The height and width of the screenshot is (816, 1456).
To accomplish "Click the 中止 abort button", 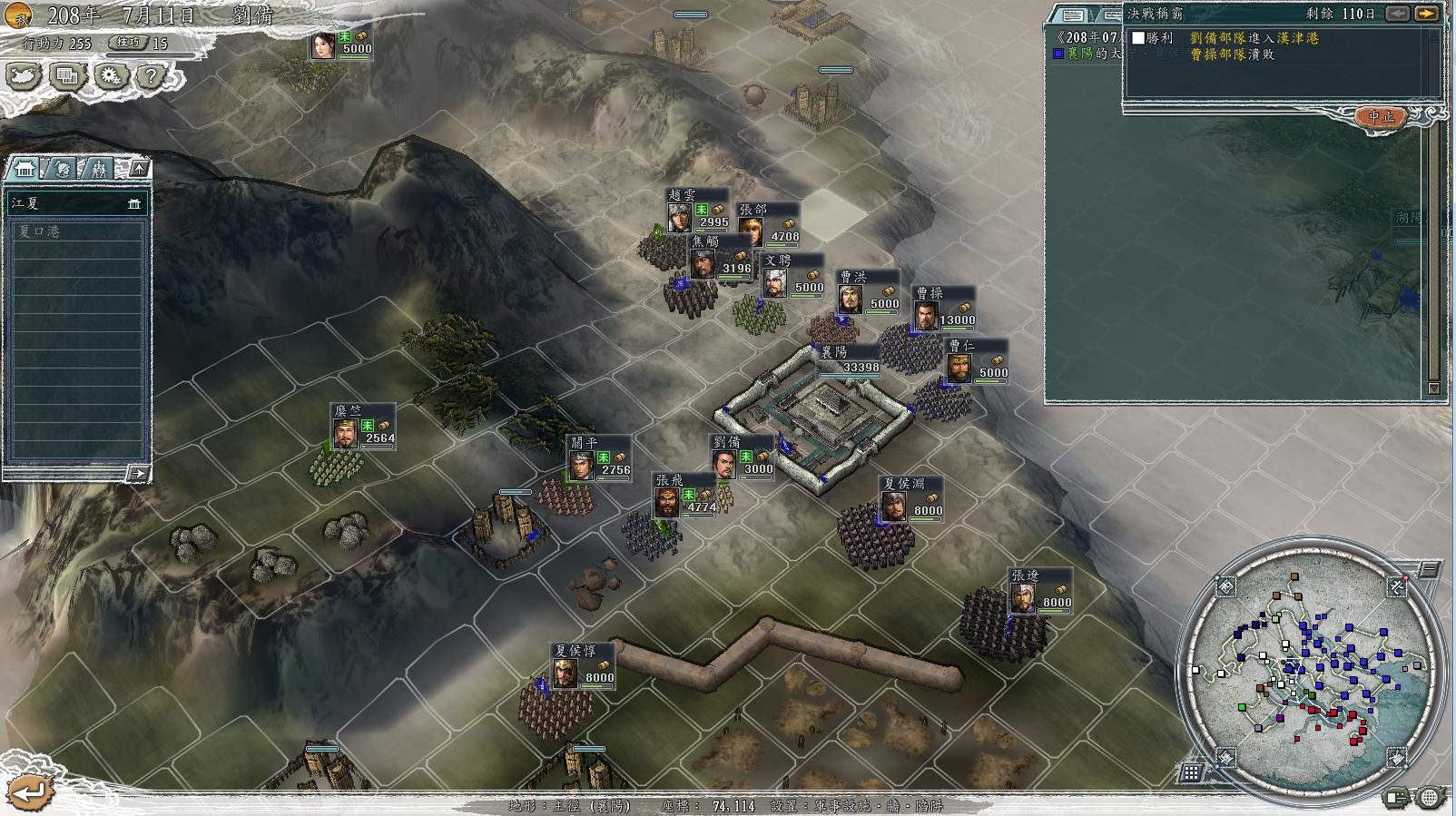I will 1381,117.
